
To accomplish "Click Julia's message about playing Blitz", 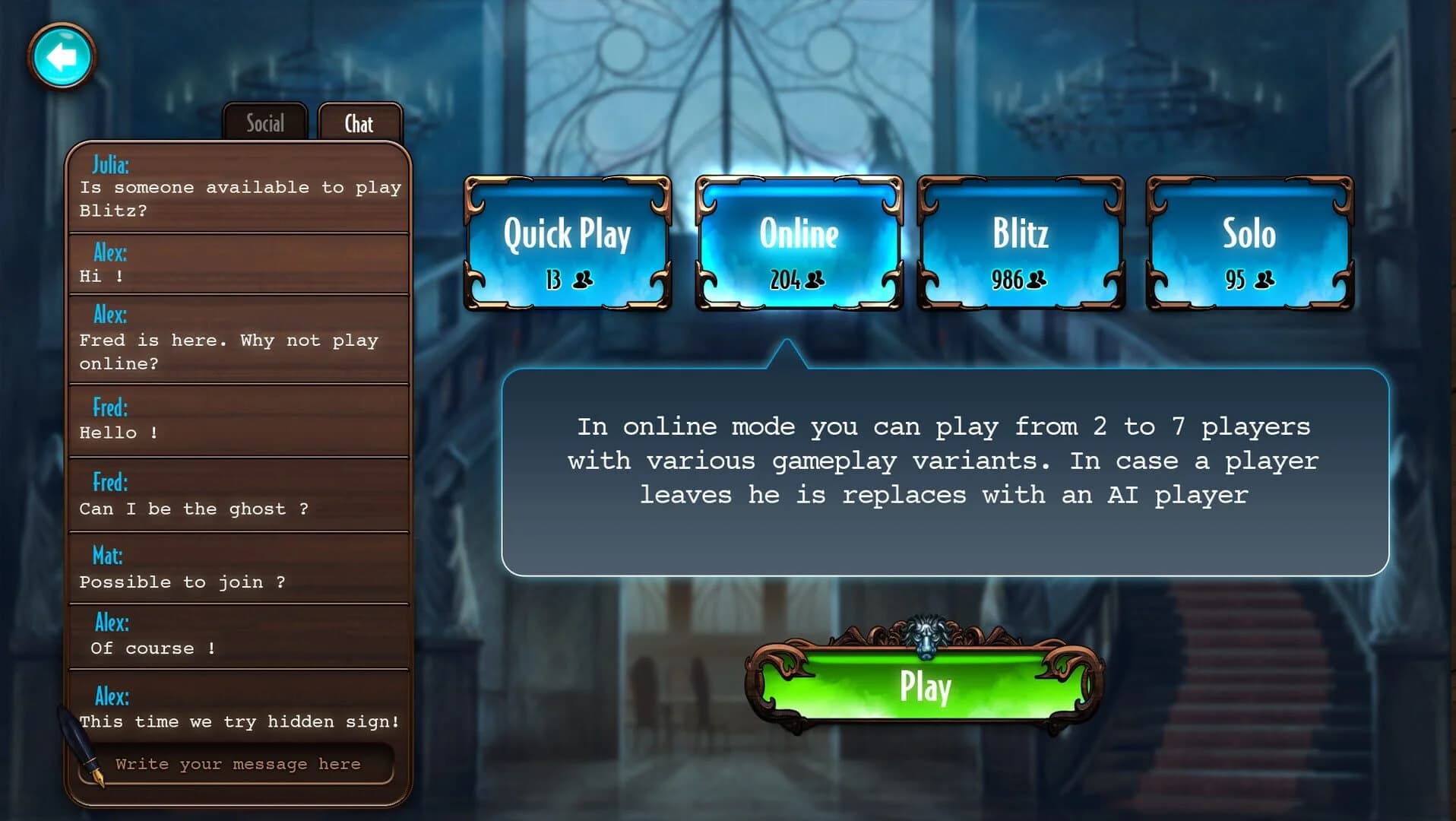I will (239, 186).
